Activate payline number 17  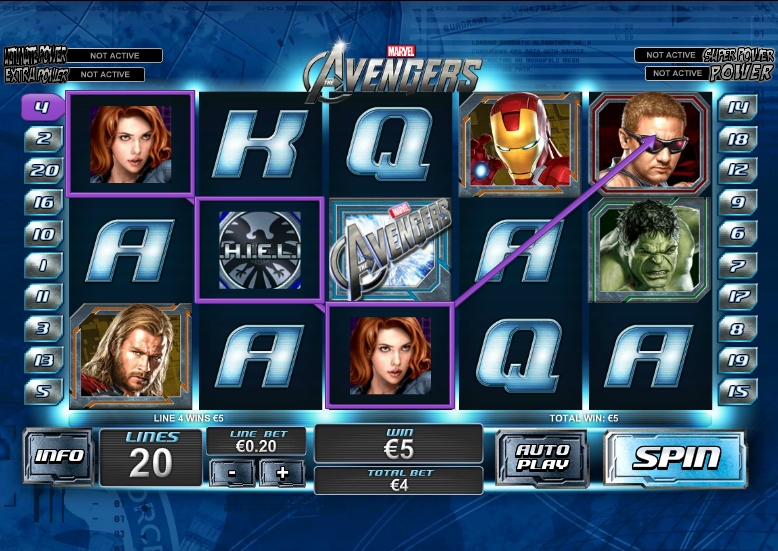(x=737, y=296)
